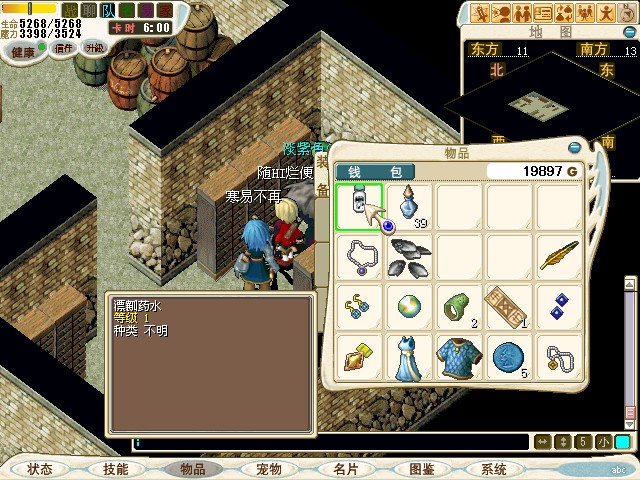Open the 系统 system menu
The image size is (640, 480).
(x=494, y=469)
